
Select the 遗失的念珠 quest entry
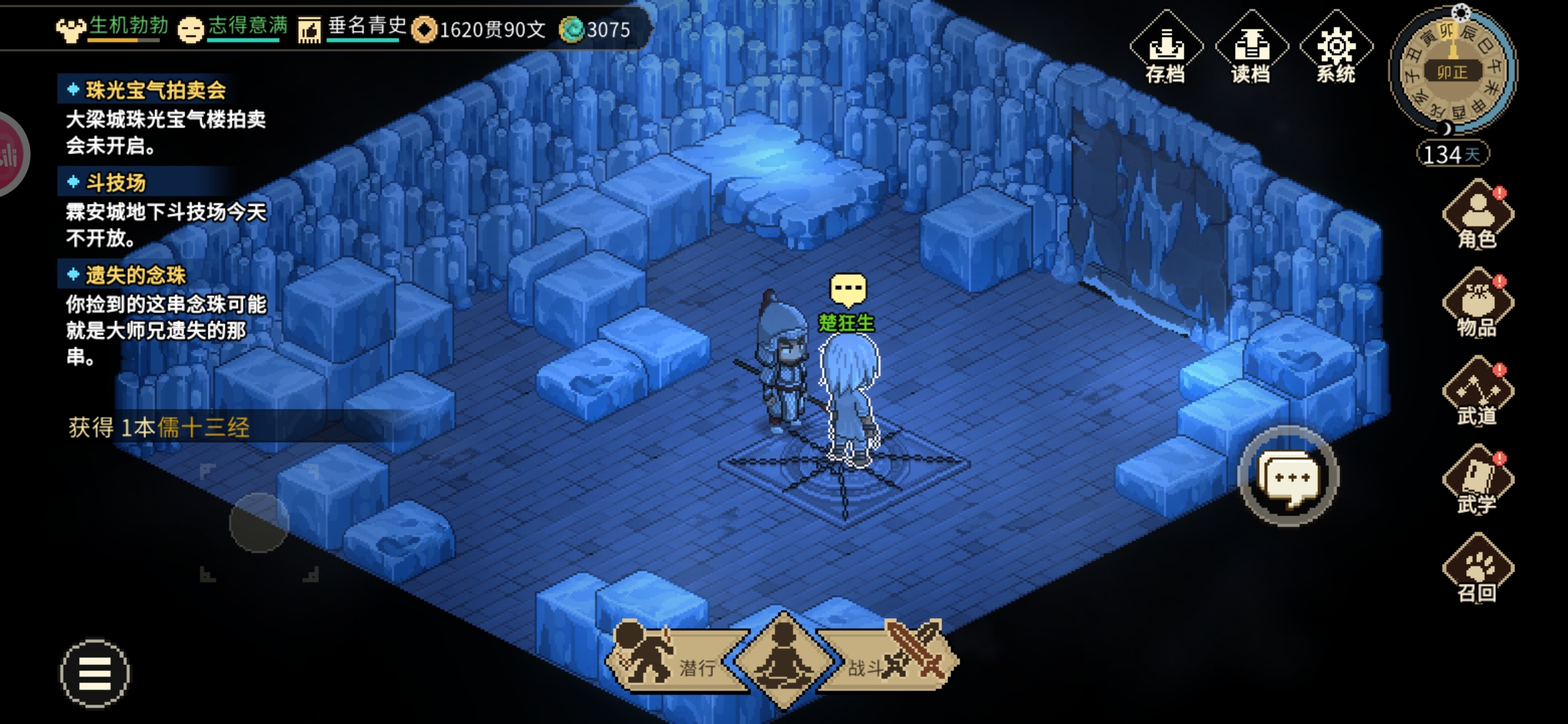[135, 275]
